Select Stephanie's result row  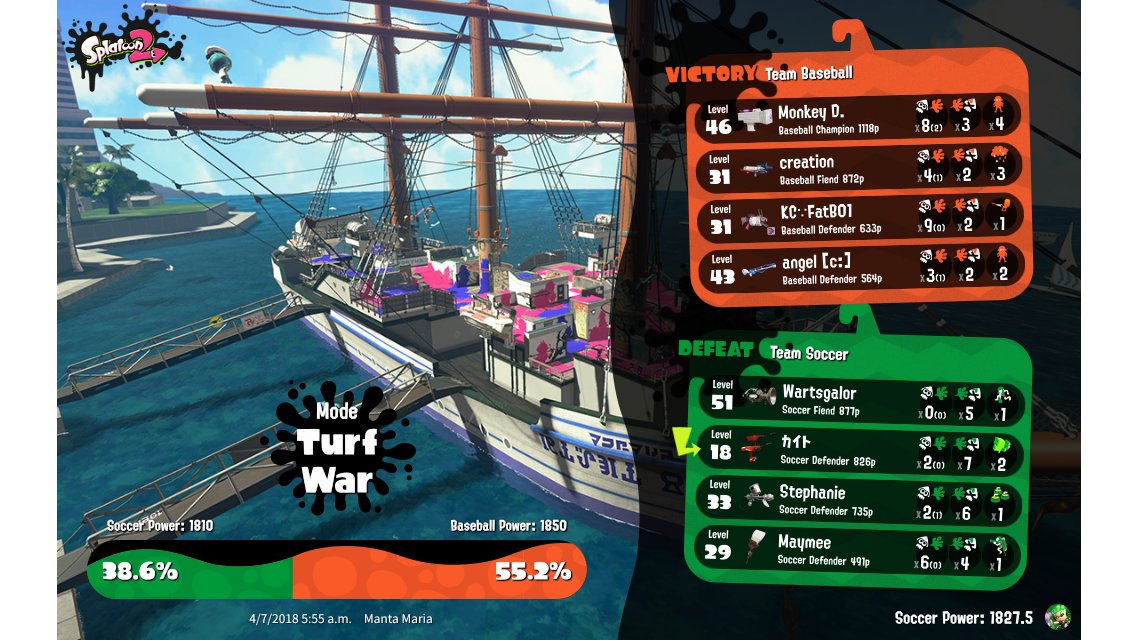862,499
